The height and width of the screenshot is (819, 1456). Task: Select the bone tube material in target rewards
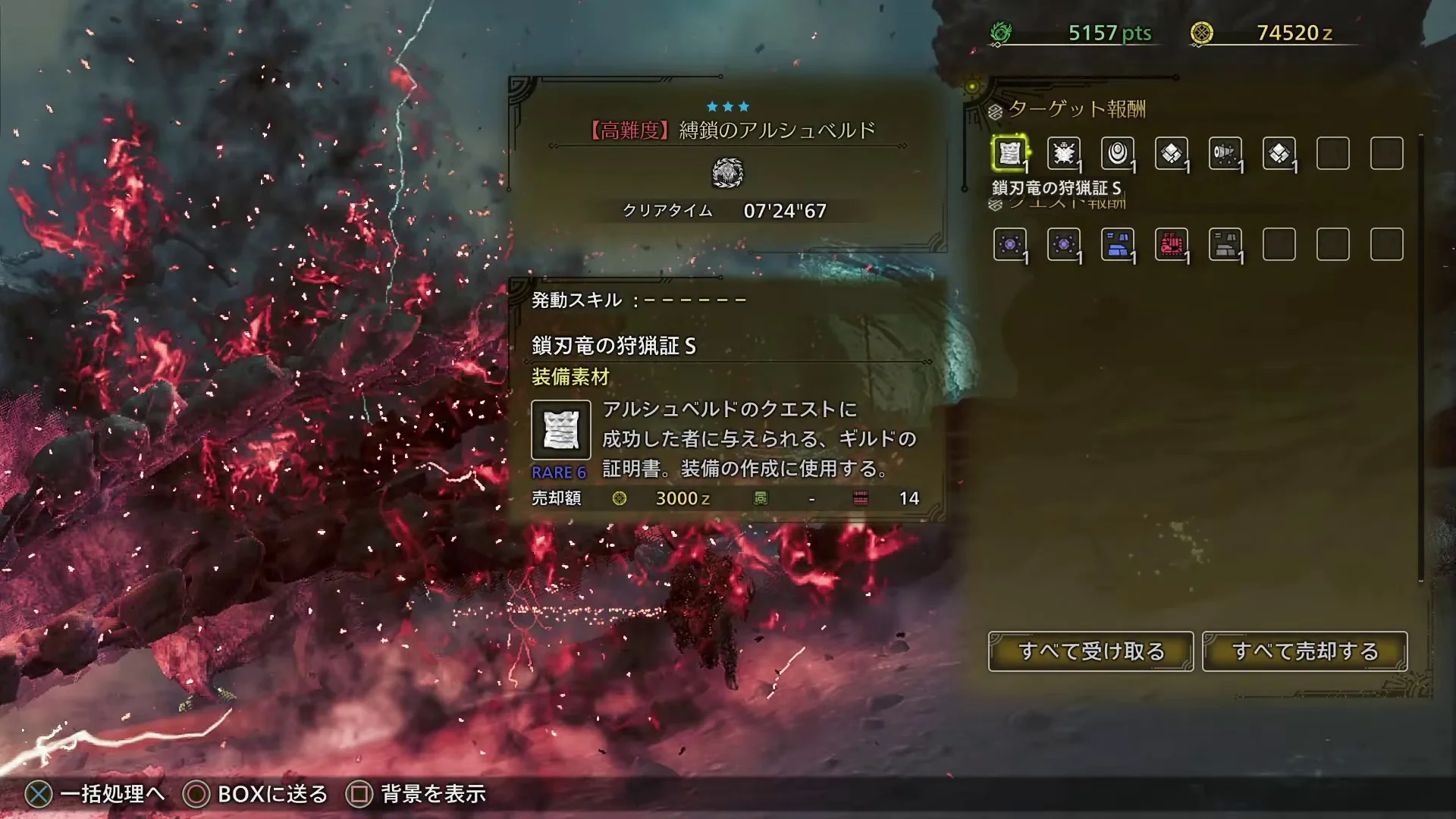click(x=1225, y=154)
